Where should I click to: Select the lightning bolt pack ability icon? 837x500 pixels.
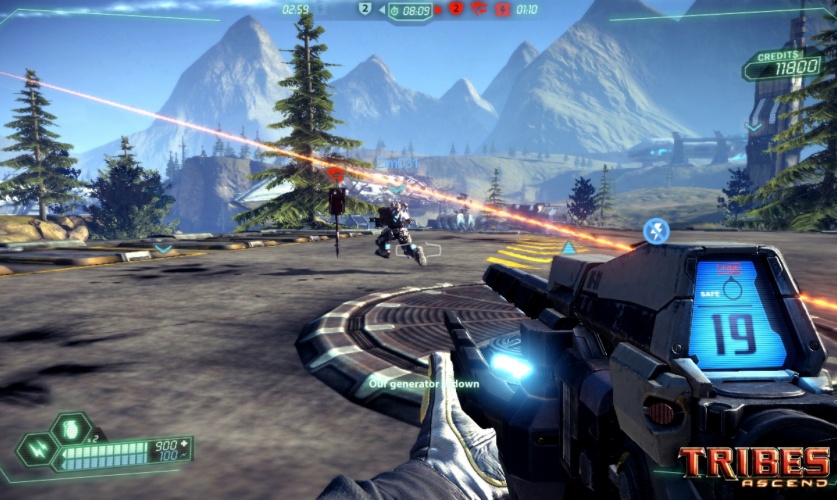coord(36,449)
